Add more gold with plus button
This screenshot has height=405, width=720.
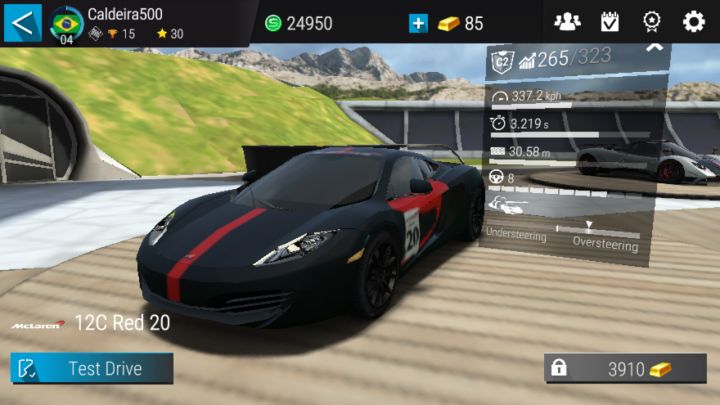coord(418,23)
